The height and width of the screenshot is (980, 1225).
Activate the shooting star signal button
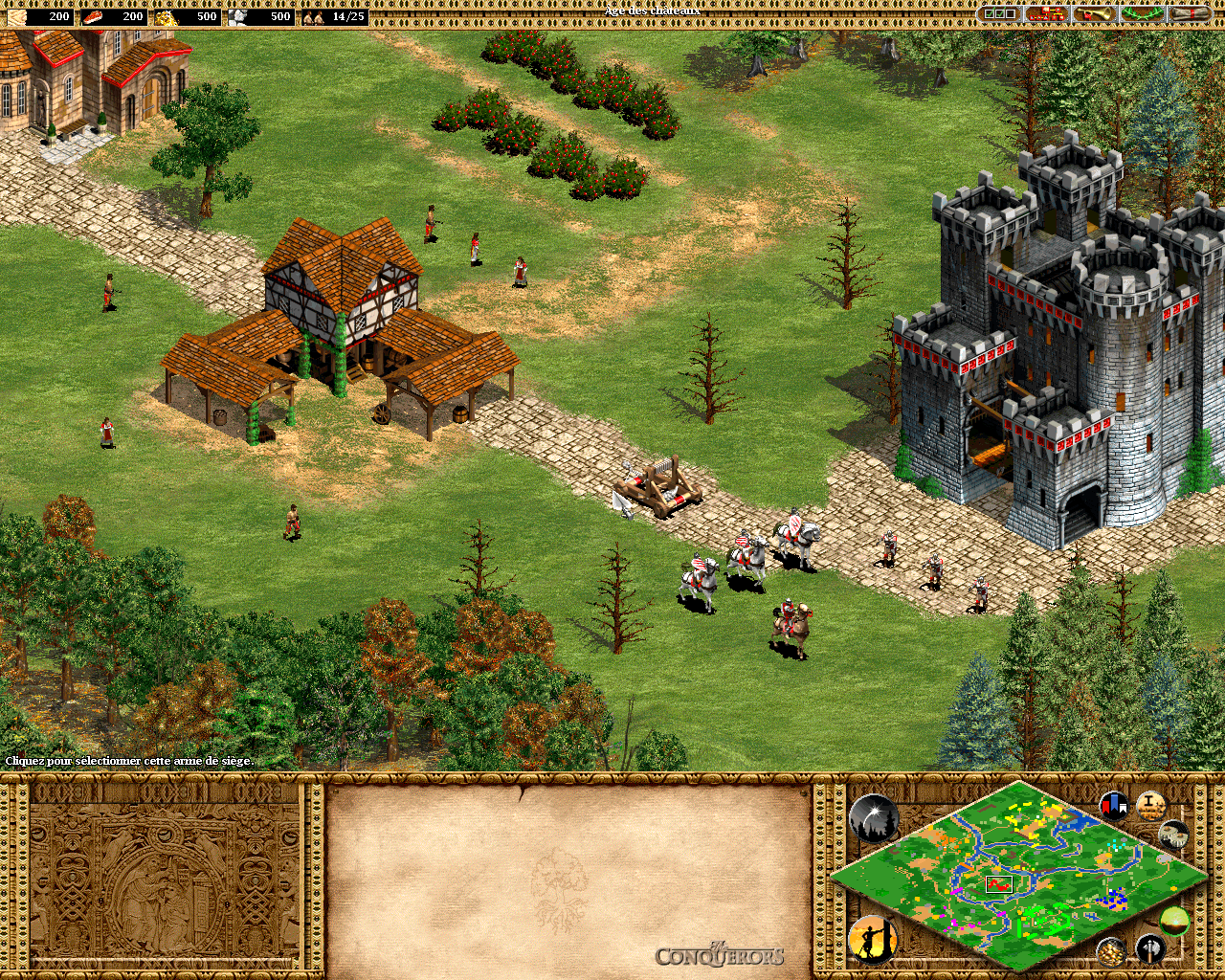point(873,819)
